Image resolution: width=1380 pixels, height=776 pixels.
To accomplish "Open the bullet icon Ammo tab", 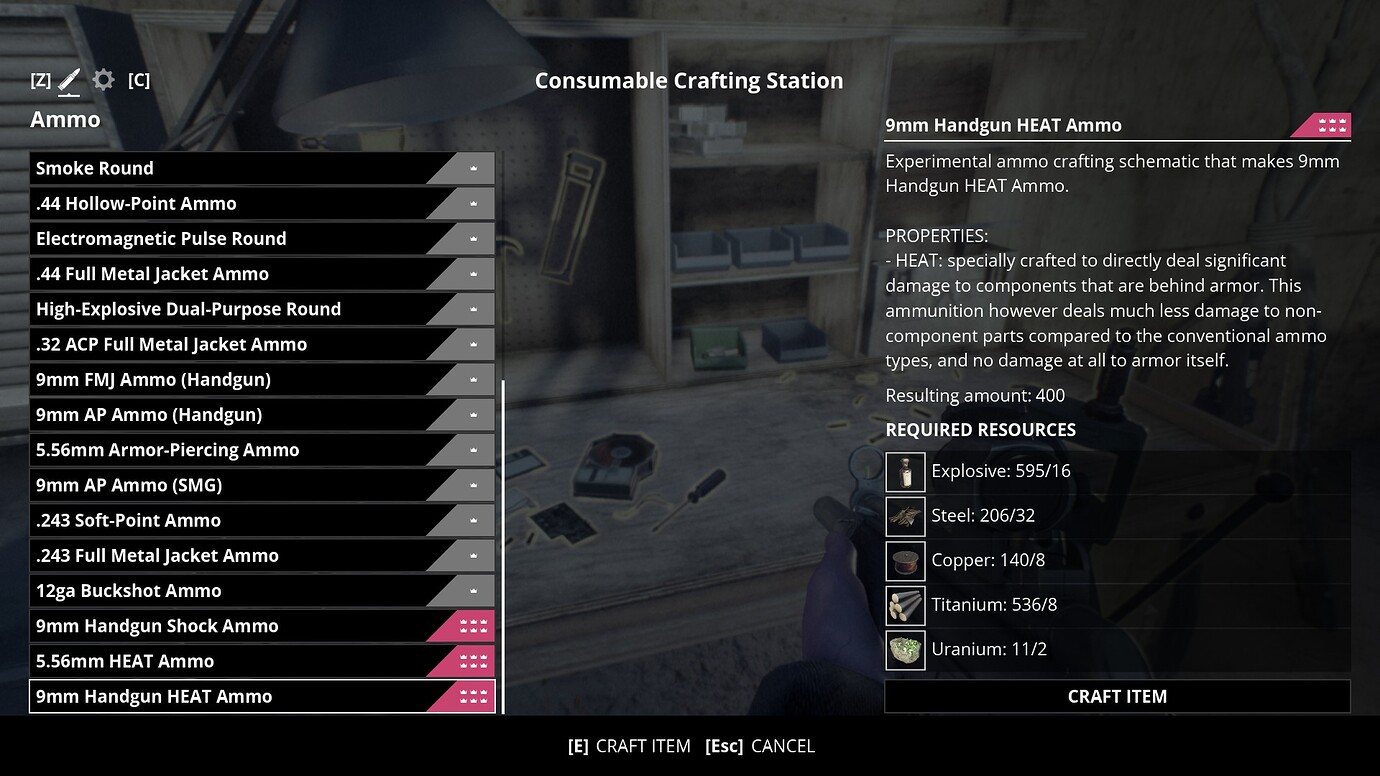I will (x=69, y=80).
